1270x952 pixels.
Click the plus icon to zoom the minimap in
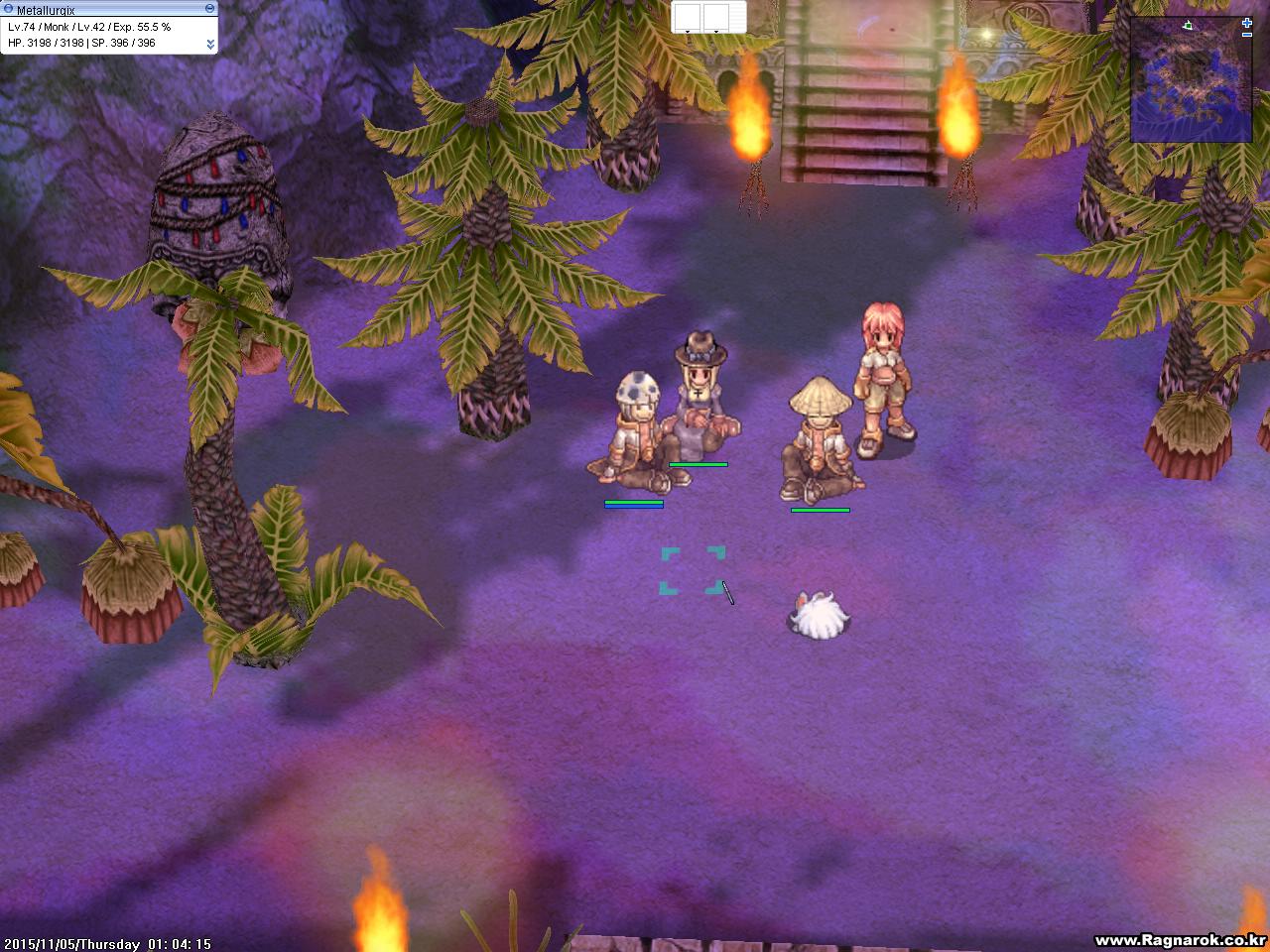click(x=1246, y=23)
